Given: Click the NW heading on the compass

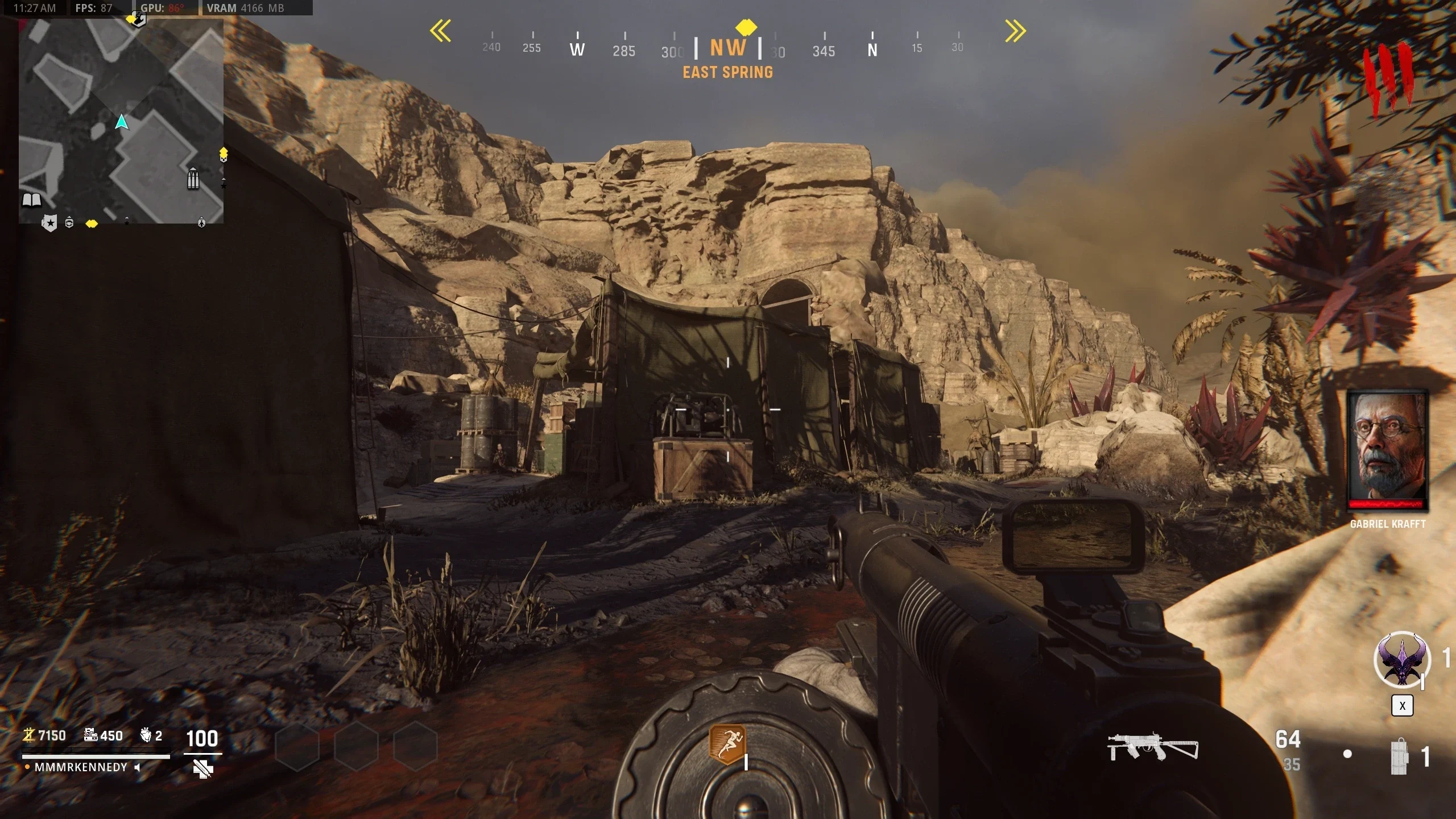Looking at the screenshot, I should pos(727,48).
